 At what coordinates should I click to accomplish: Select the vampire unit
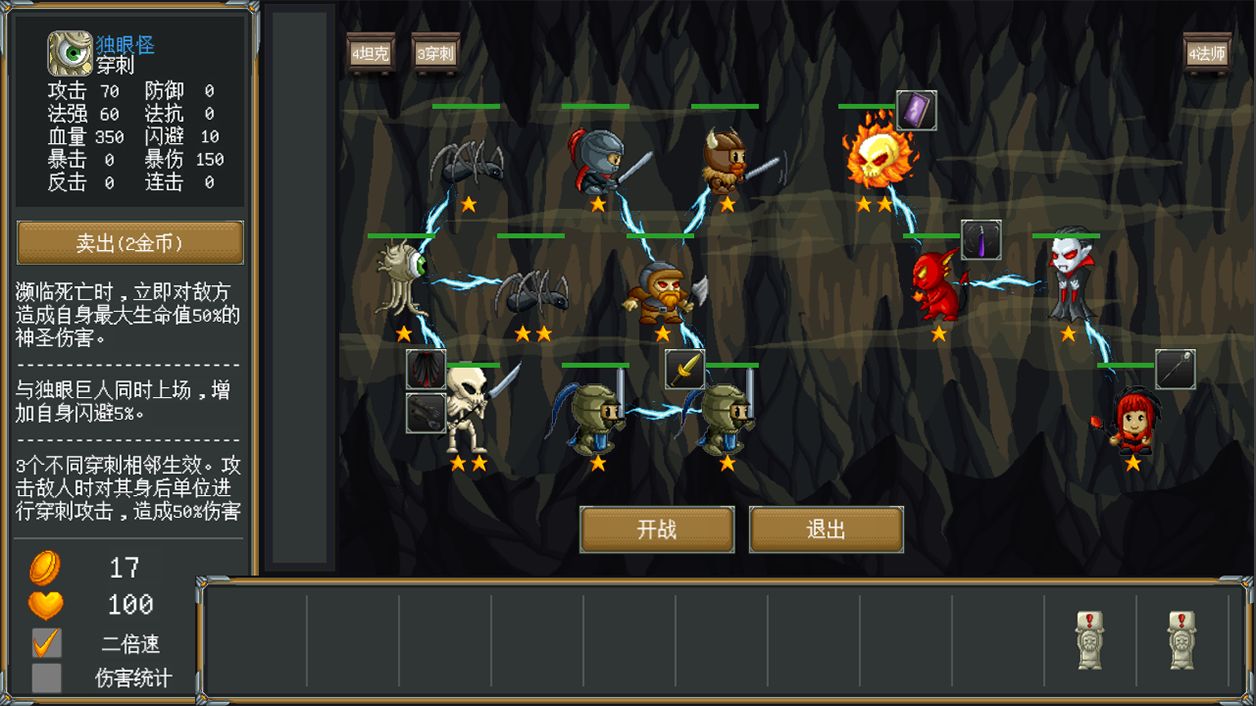click(1068, 278)
